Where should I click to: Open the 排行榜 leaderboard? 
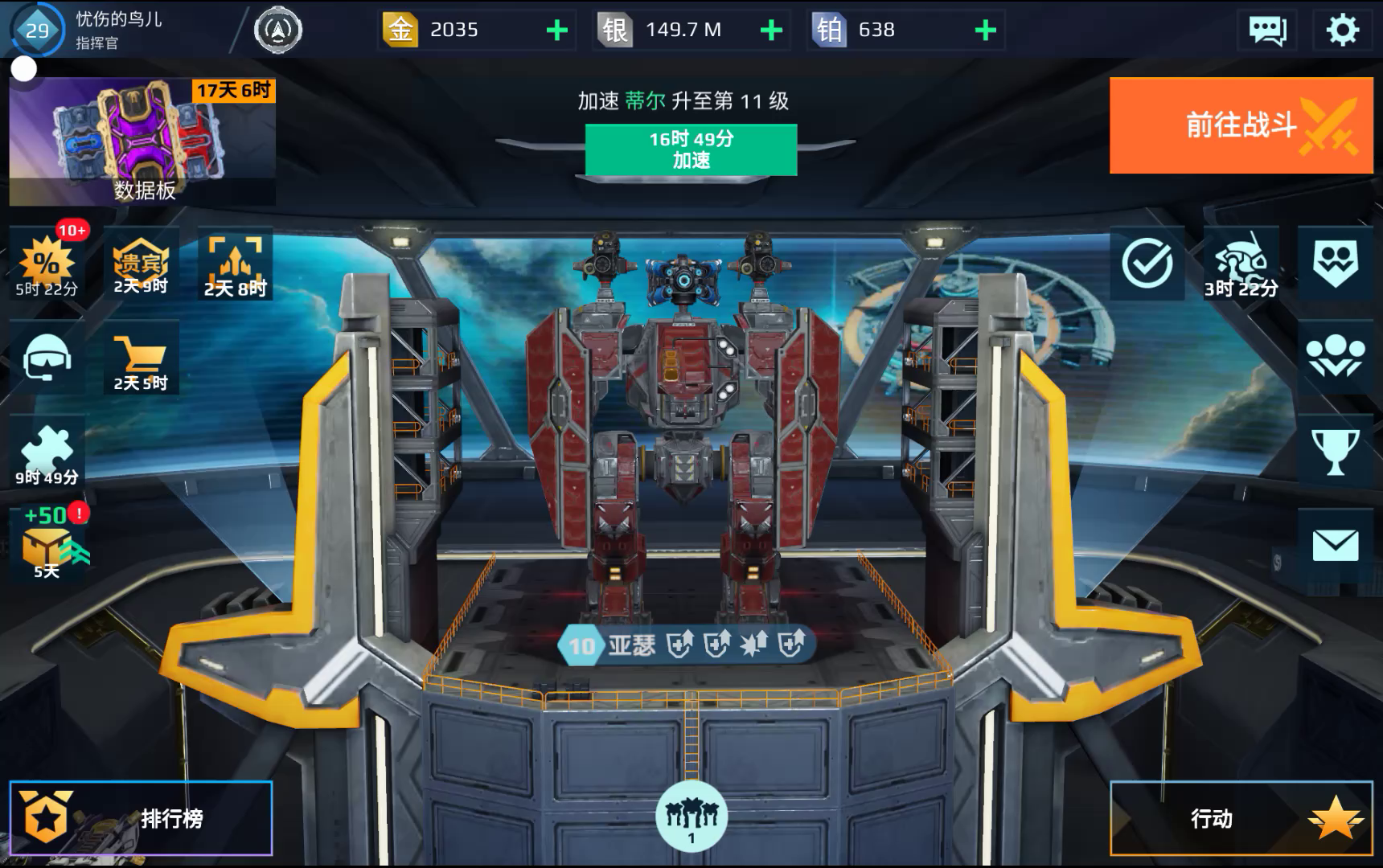pos(142,818)
